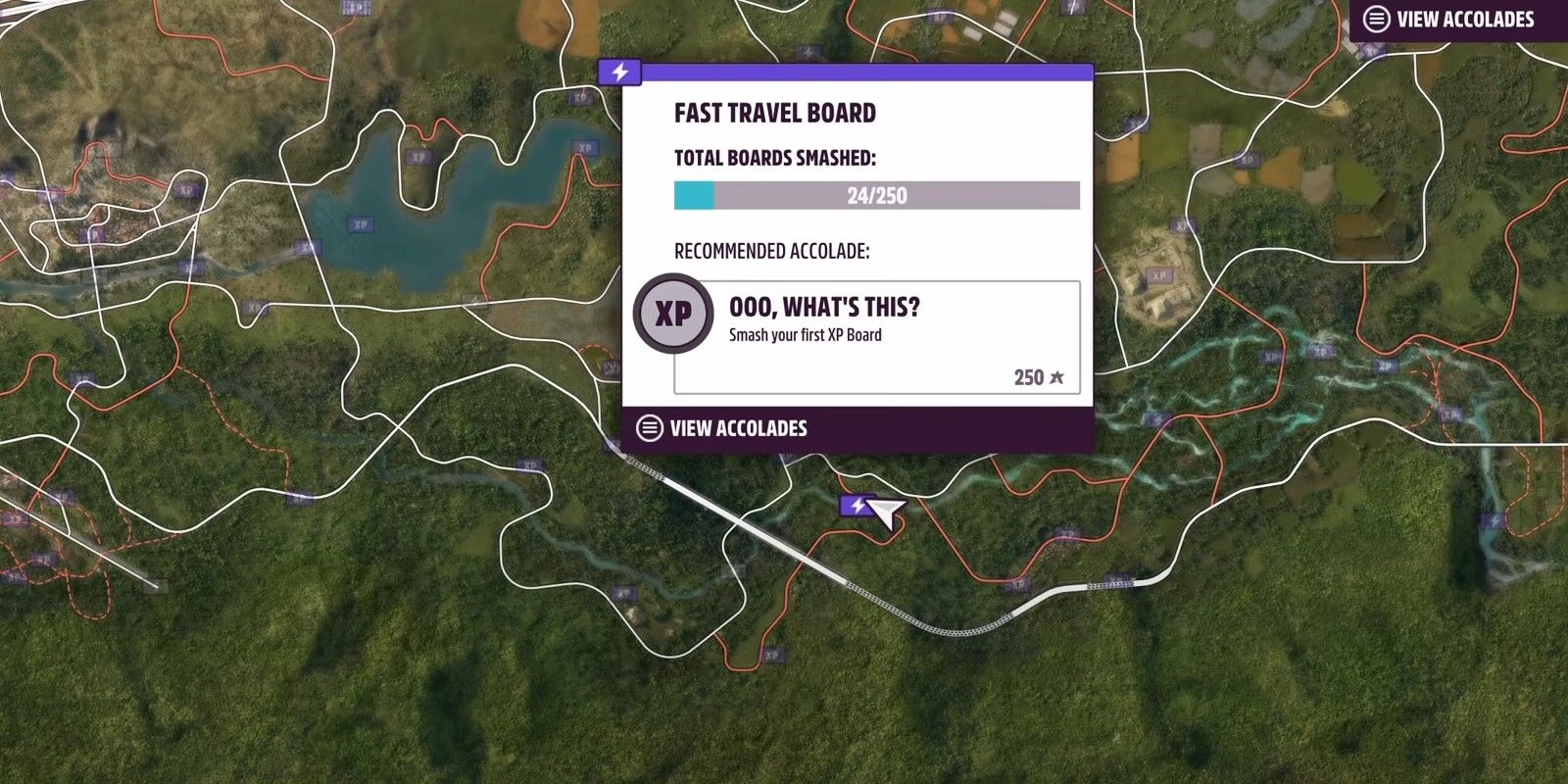Viewport: 1568px width, 784px height.
Task: Click the TOTAL BOARDS SMASHED heading
Action: (774, 157)
